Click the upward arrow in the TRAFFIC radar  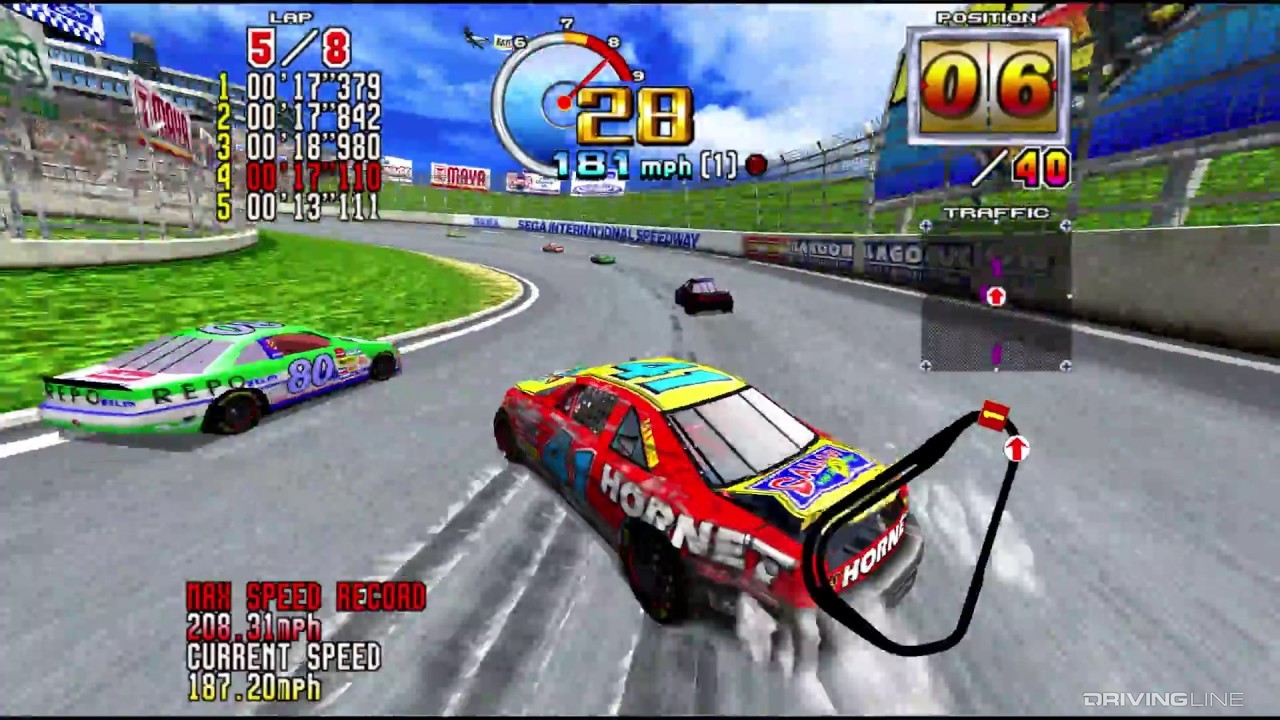click(x=996, y=296)
